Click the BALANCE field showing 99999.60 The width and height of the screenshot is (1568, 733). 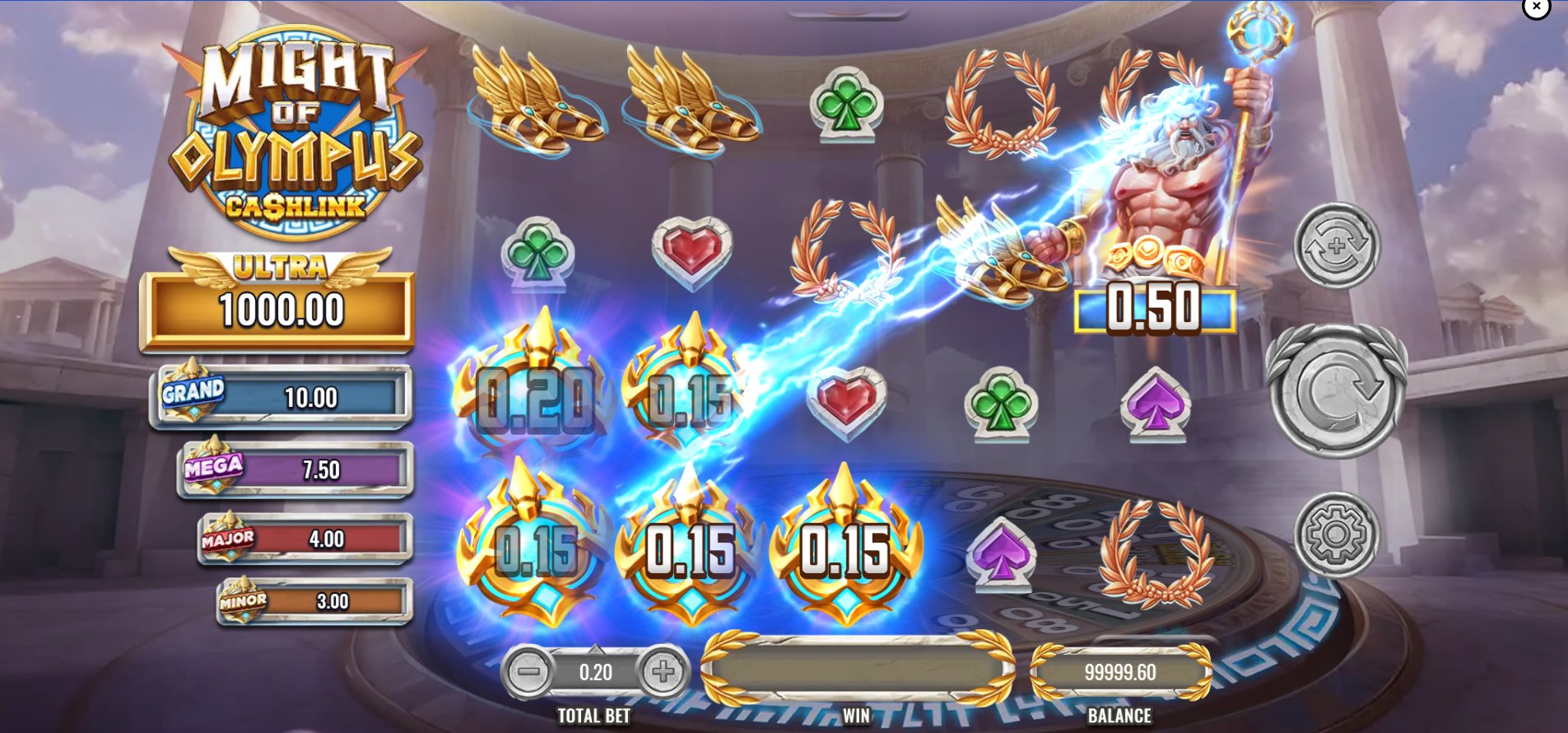[1121, 671]
